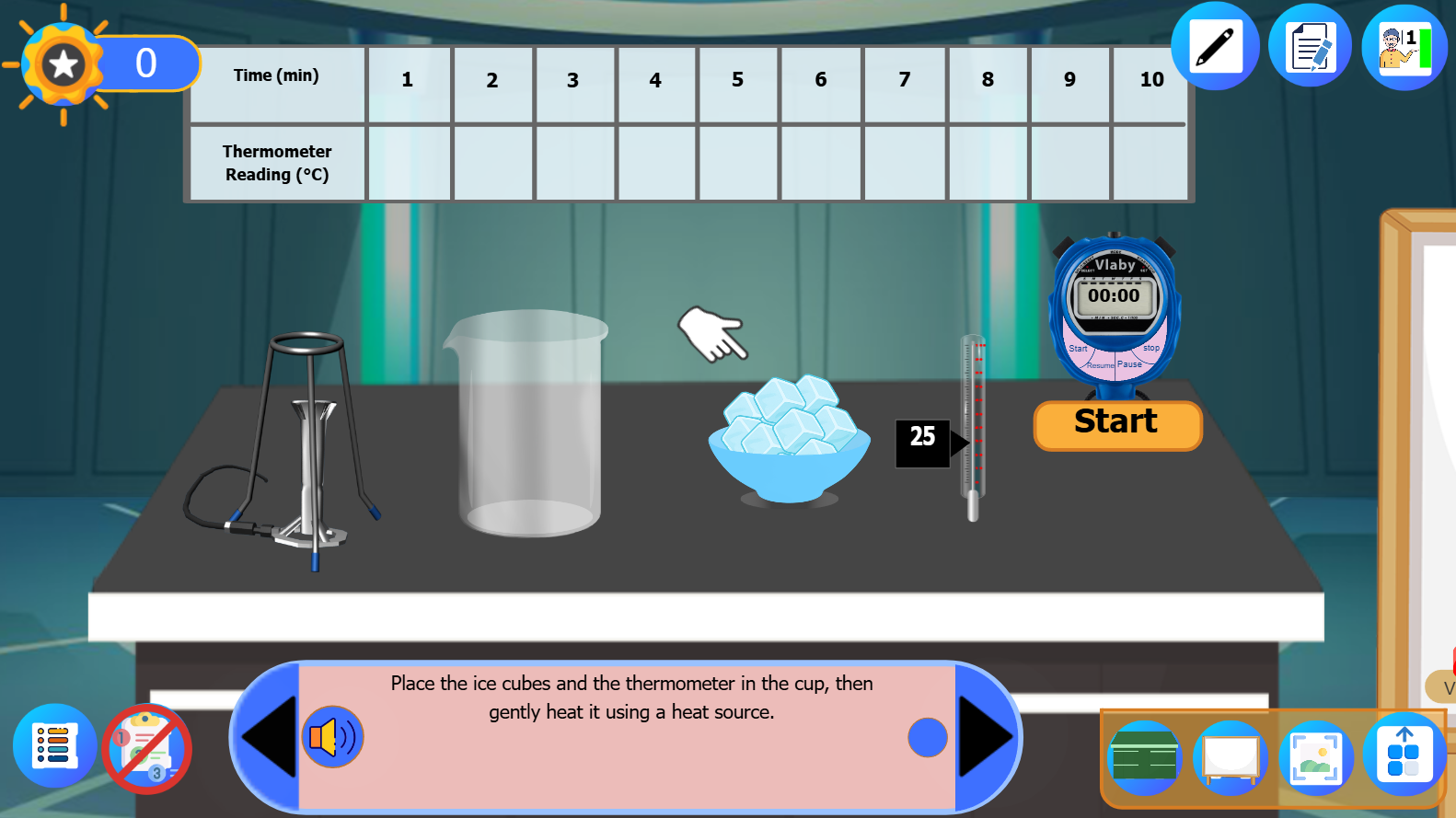Open the image capture tool
Viewport: 1456px width, 818px height.
coord(1316,756)
